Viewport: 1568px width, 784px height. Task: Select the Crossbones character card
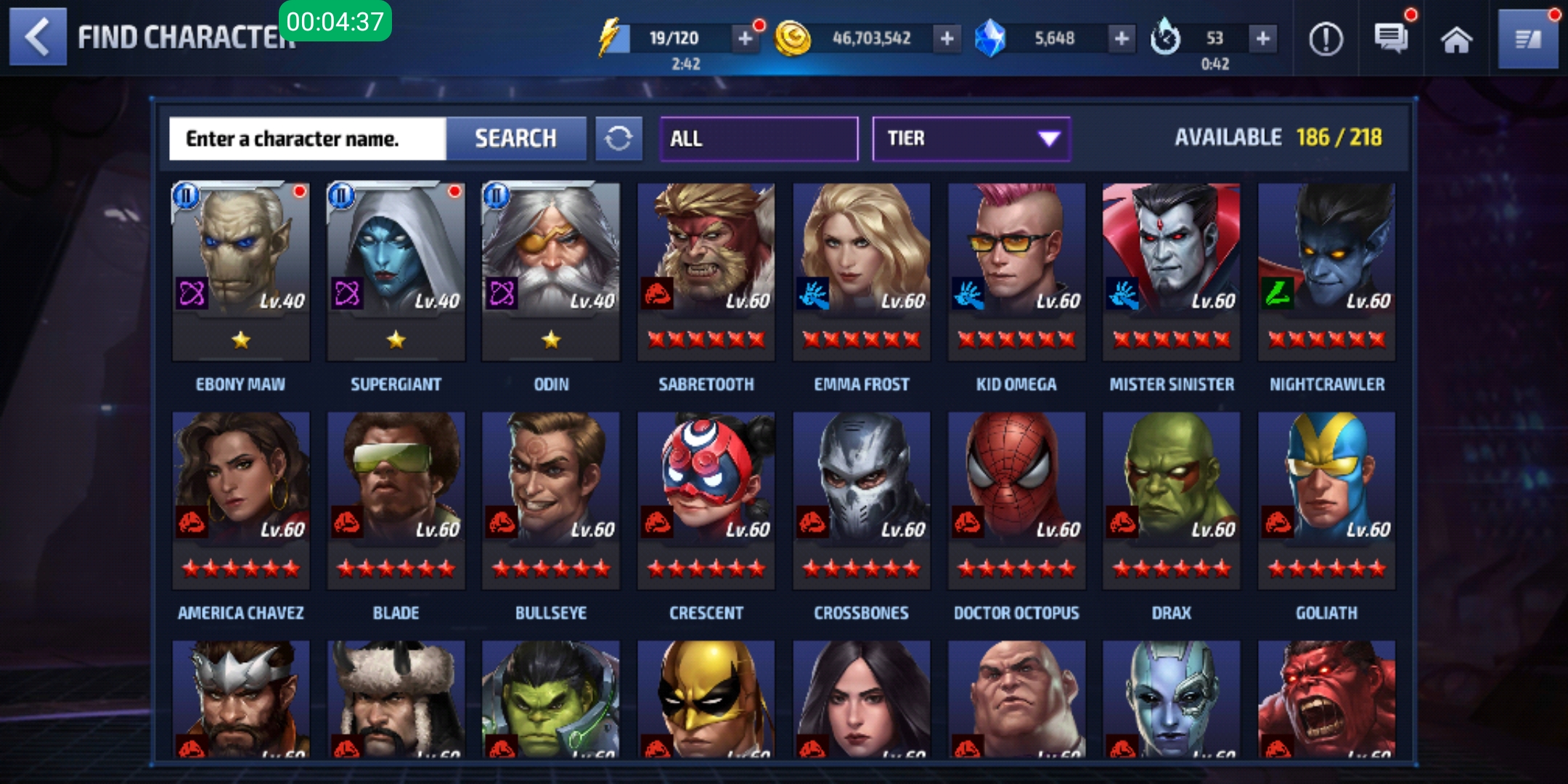[x=862, y=501]
